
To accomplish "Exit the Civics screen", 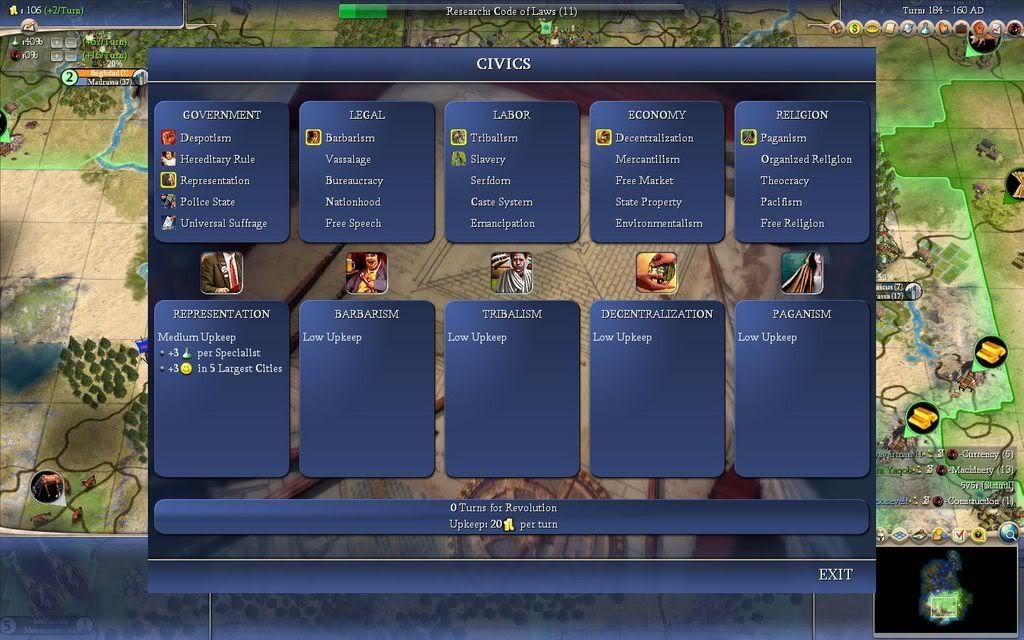I will coord(835,574).
